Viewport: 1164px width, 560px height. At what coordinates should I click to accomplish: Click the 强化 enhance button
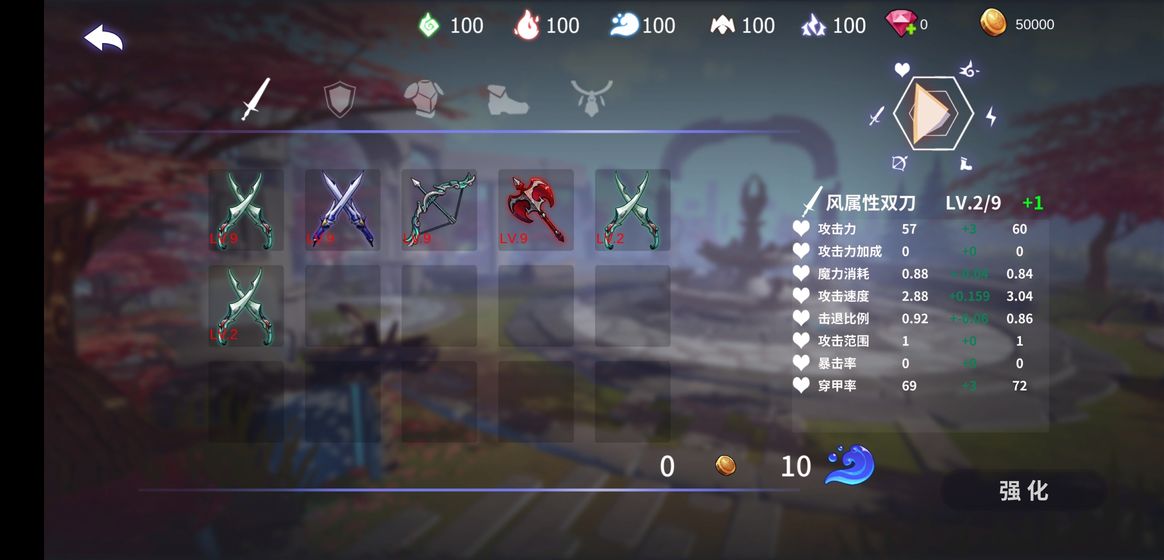coord(1023,490)
